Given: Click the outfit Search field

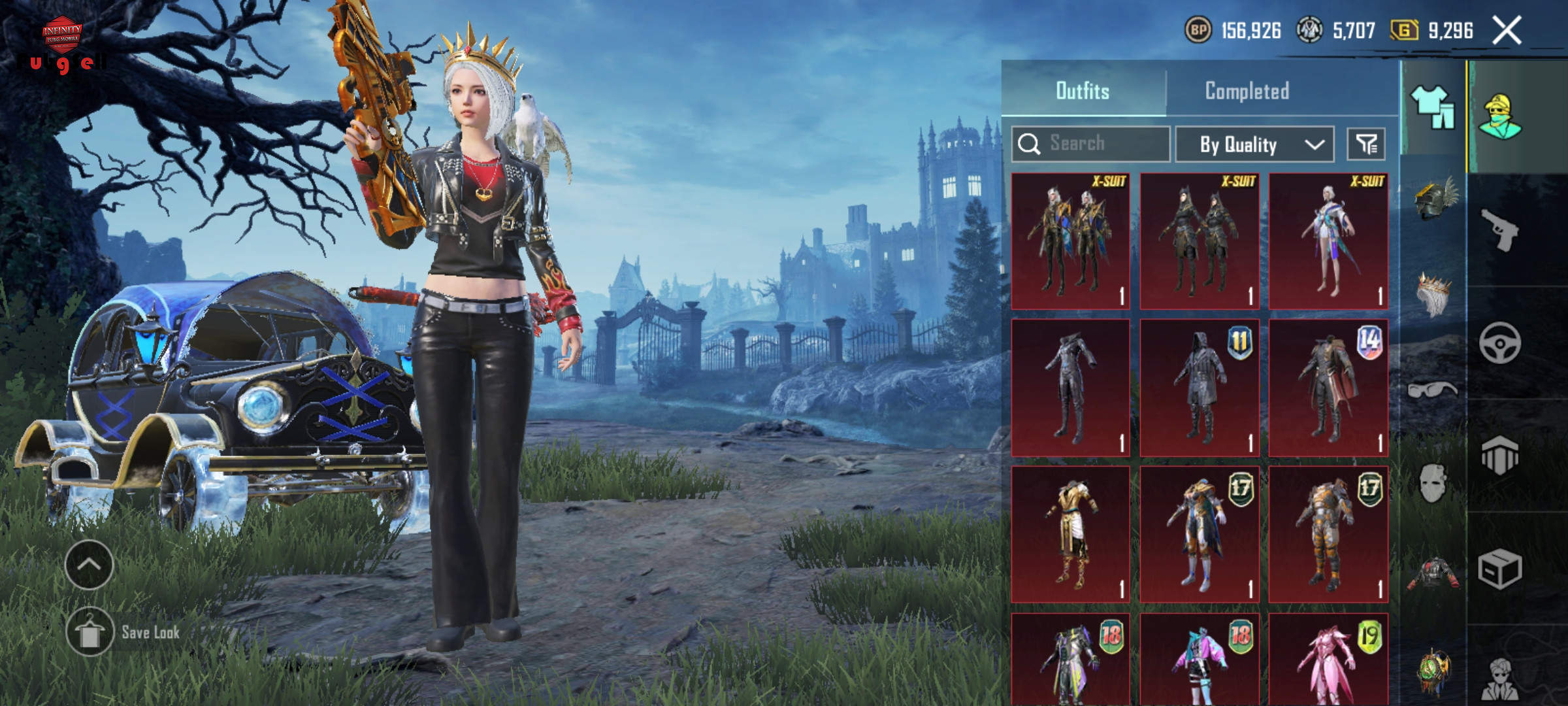Looking at the screenshot, I should click(x=1090, y=144).
